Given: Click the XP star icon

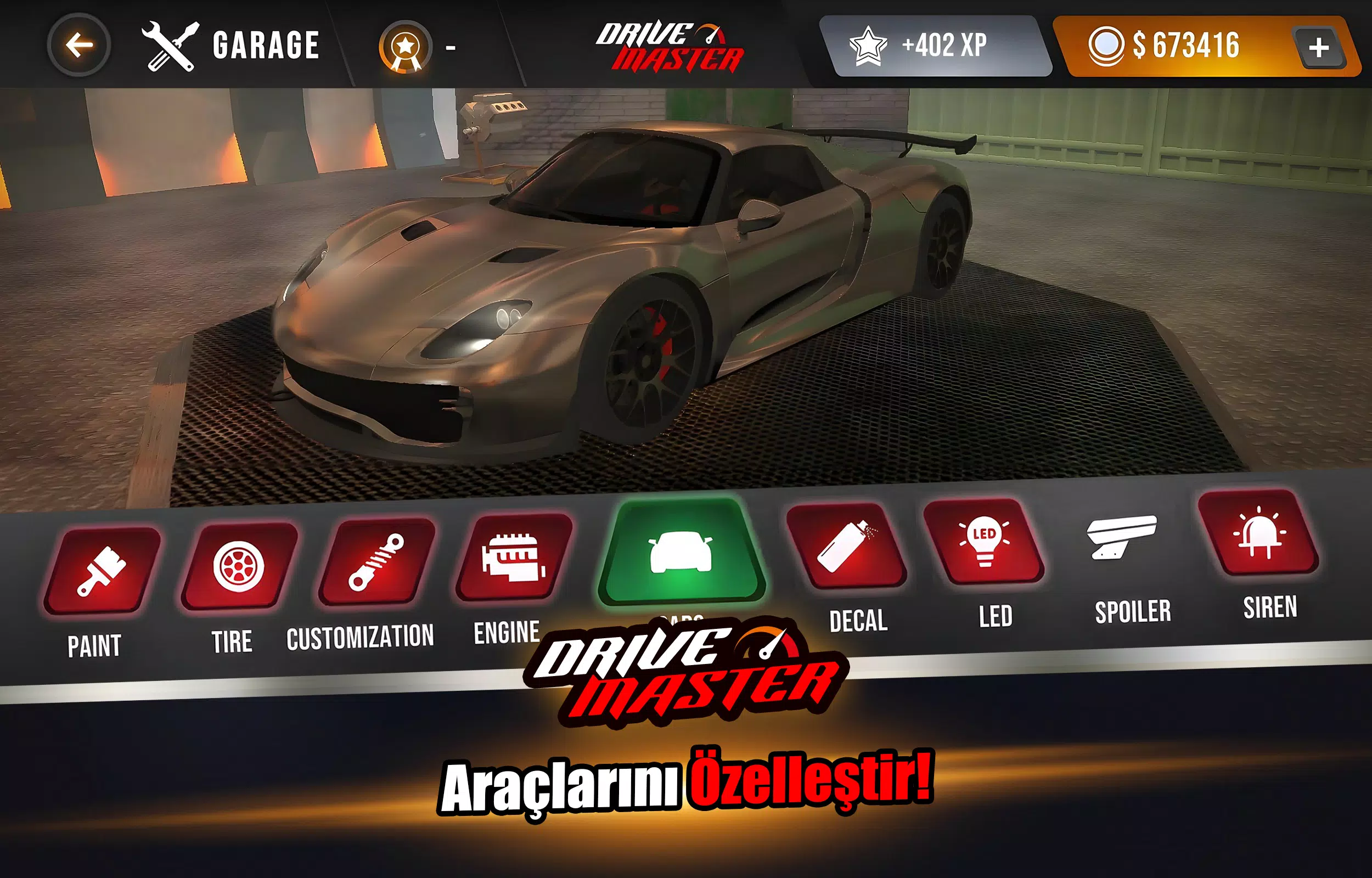Looking at the screenshot, I should (868, 44).
